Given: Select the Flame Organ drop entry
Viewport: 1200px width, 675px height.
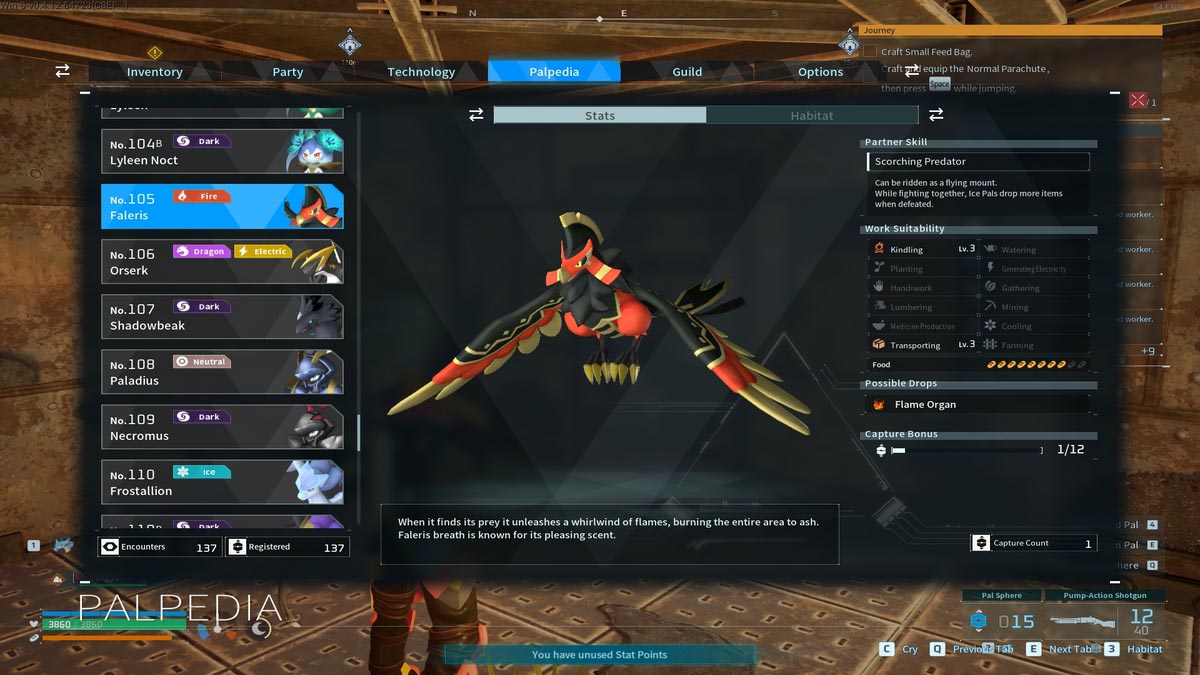Looking at the screenshot, I should point(976,405).
